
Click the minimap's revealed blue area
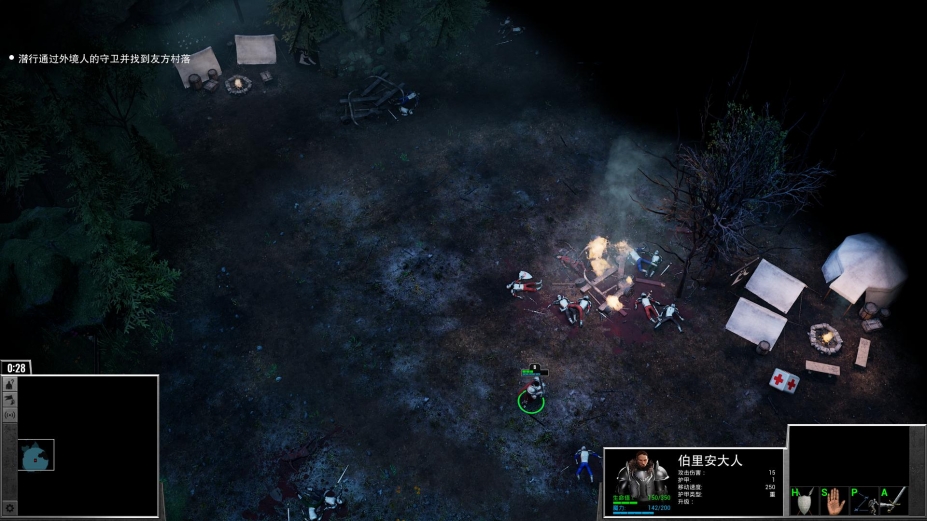(36, 456)
